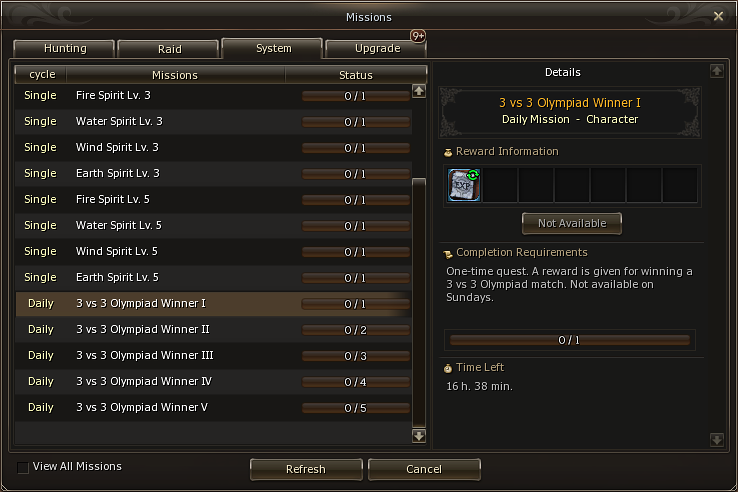Click the Cancel button

(424, 469)
